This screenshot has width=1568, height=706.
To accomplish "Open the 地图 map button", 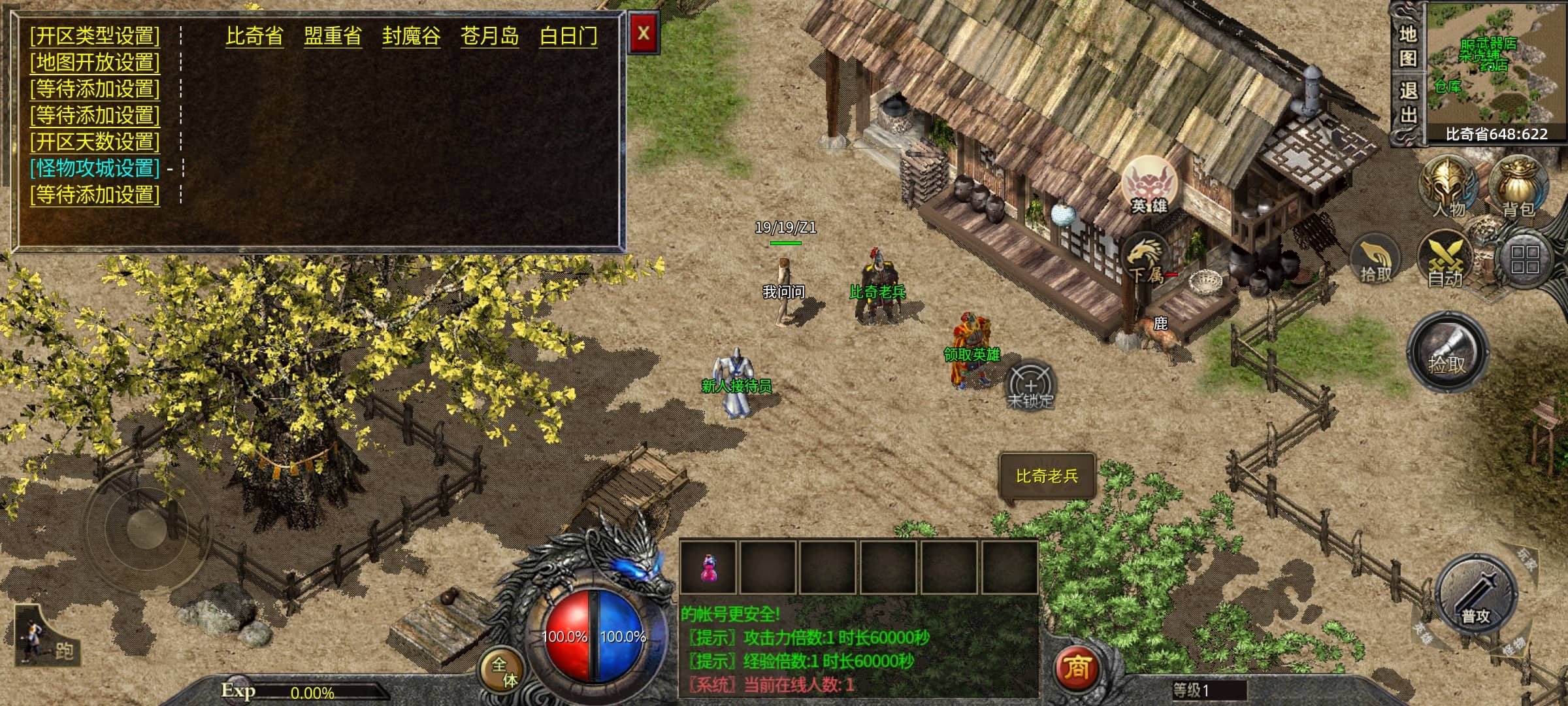I will coord(1407,46).
